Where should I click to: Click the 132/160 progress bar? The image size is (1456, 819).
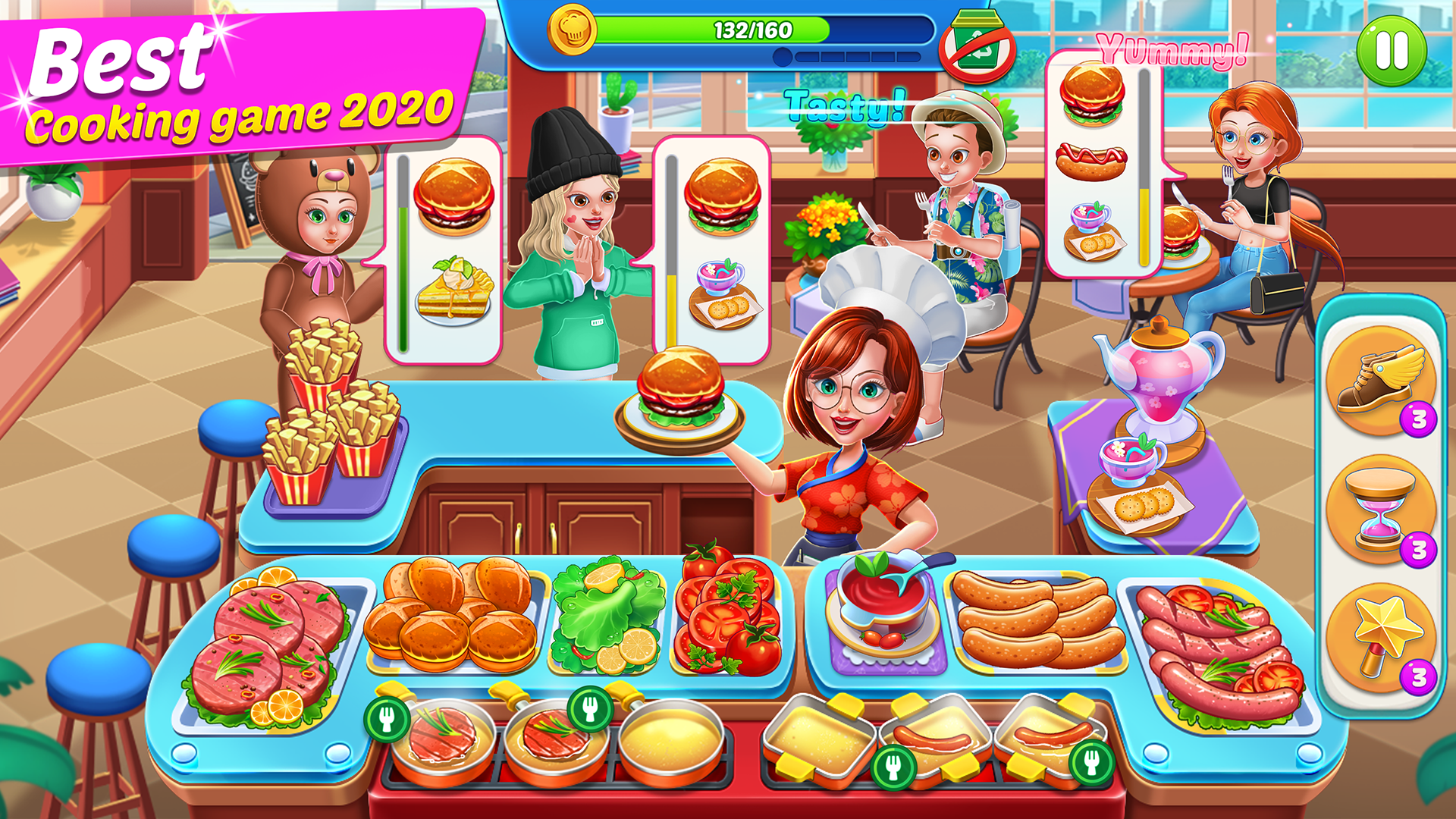click(x=751, y=29)
